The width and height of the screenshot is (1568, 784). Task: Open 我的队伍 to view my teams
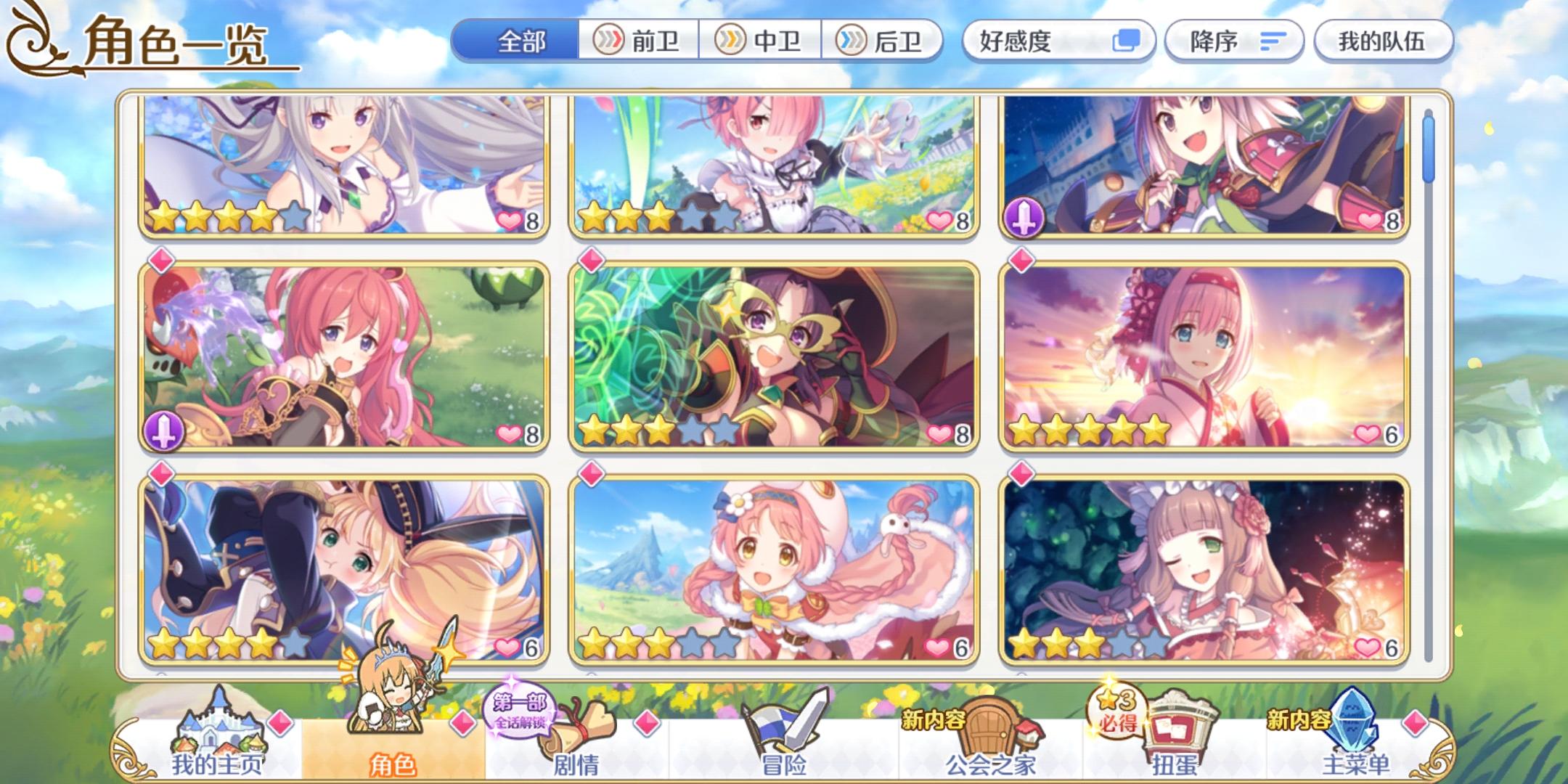coord(1383,41)
